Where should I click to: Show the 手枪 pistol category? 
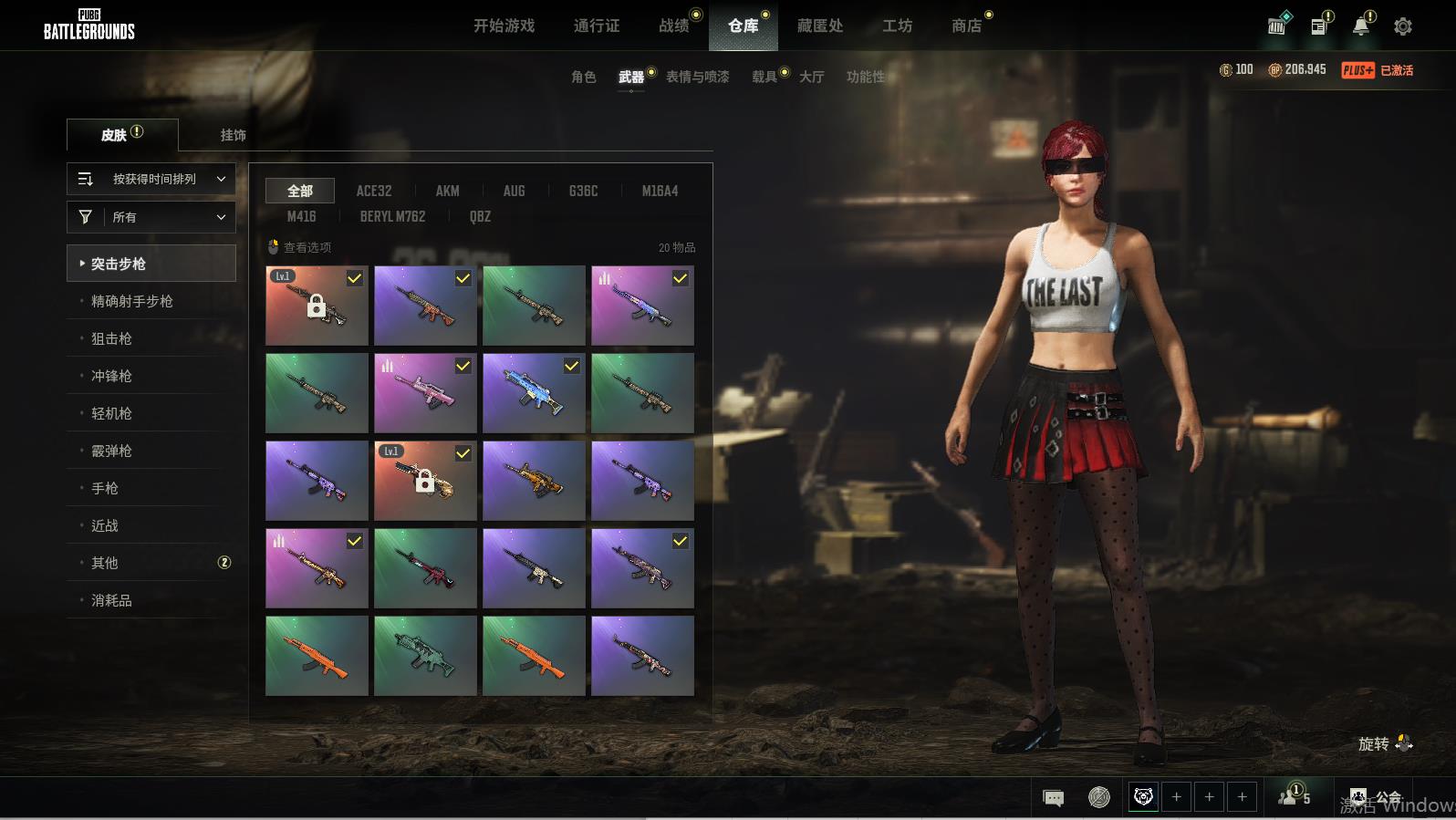[105, 488]
